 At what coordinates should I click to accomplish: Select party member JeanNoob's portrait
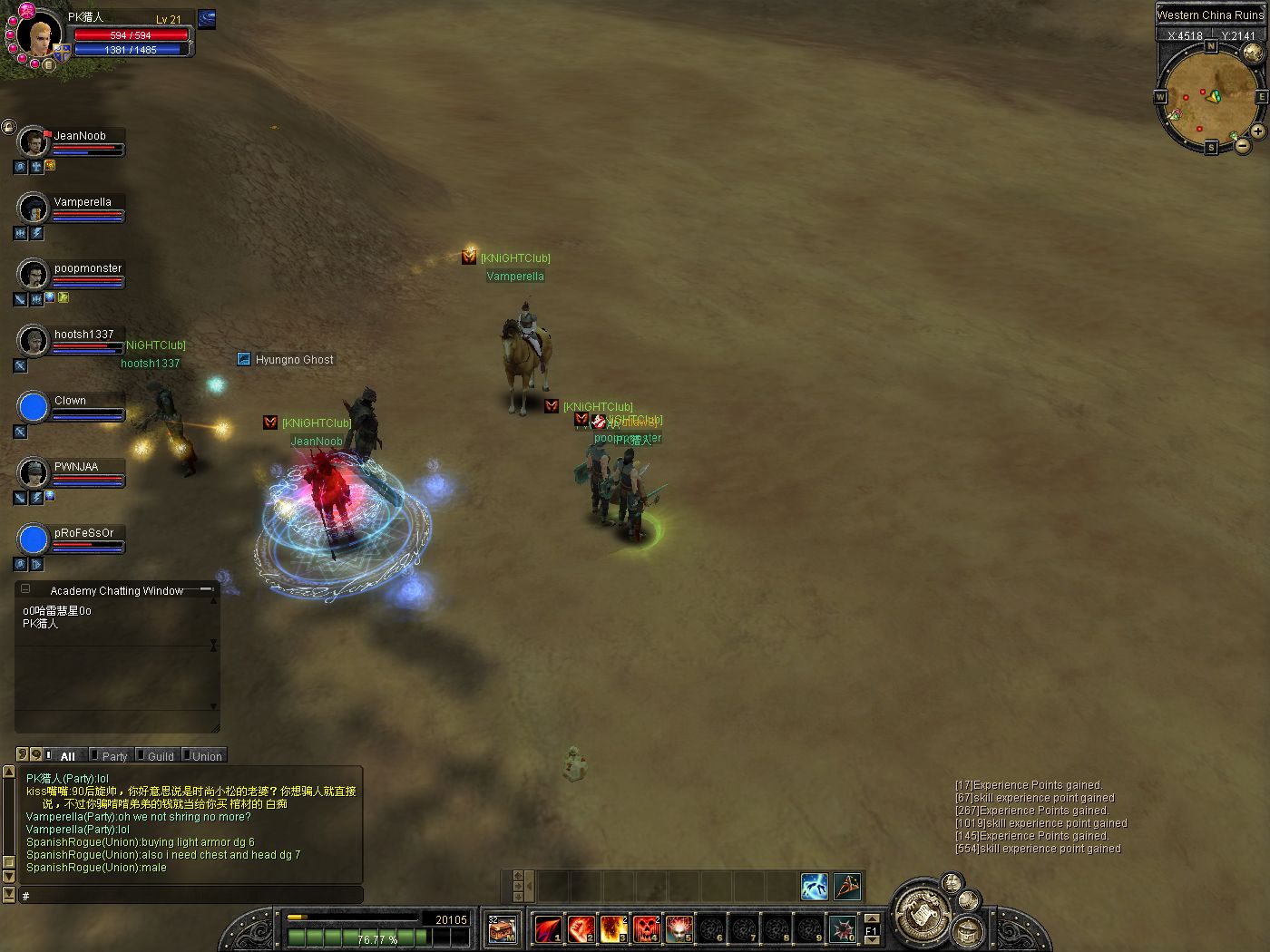coord(34,142)
